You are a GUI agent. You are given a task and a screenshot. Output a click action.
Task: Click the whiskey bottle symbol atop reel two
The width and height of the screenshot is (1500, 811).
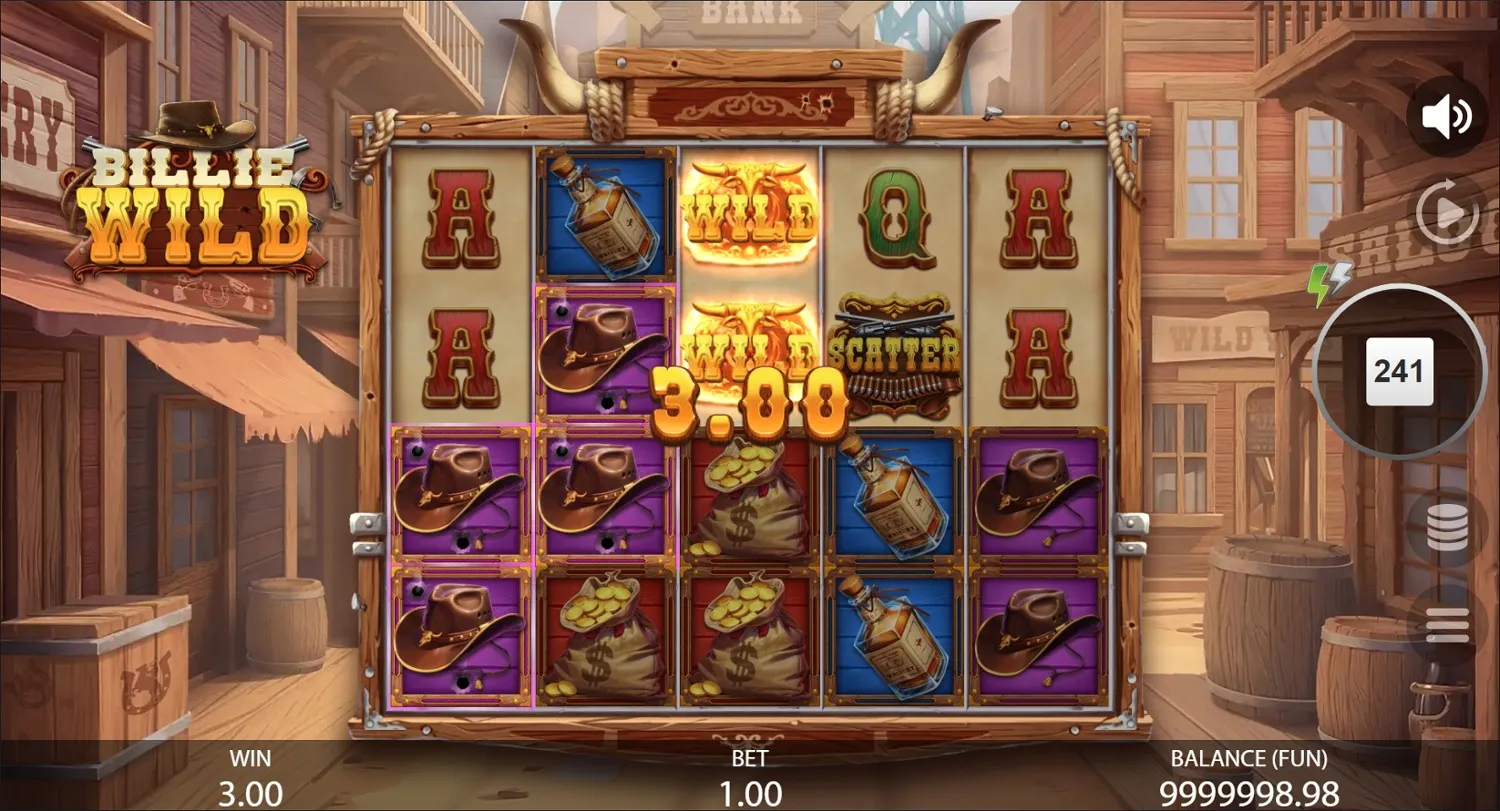(603, 215)
